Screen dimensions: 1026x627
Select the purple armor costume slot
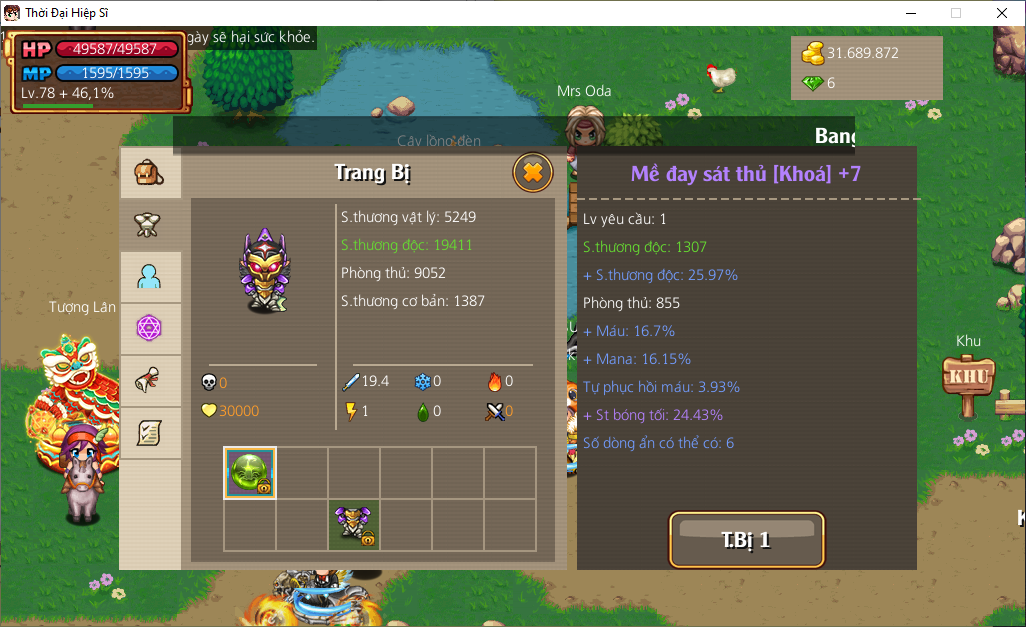click(x=354, y=525)
